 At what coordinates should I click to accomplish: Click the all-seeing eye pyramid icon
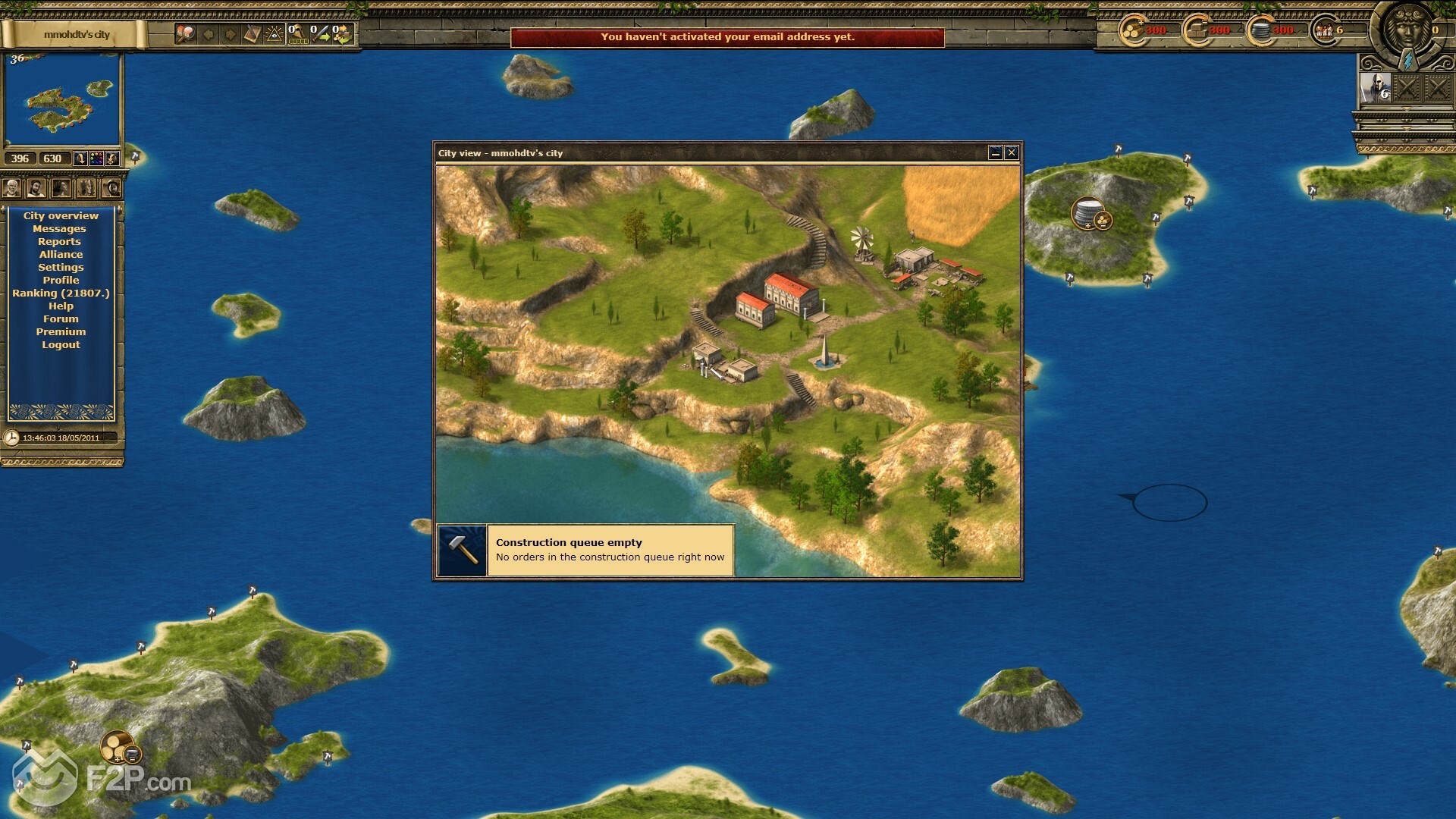[275, 34]
